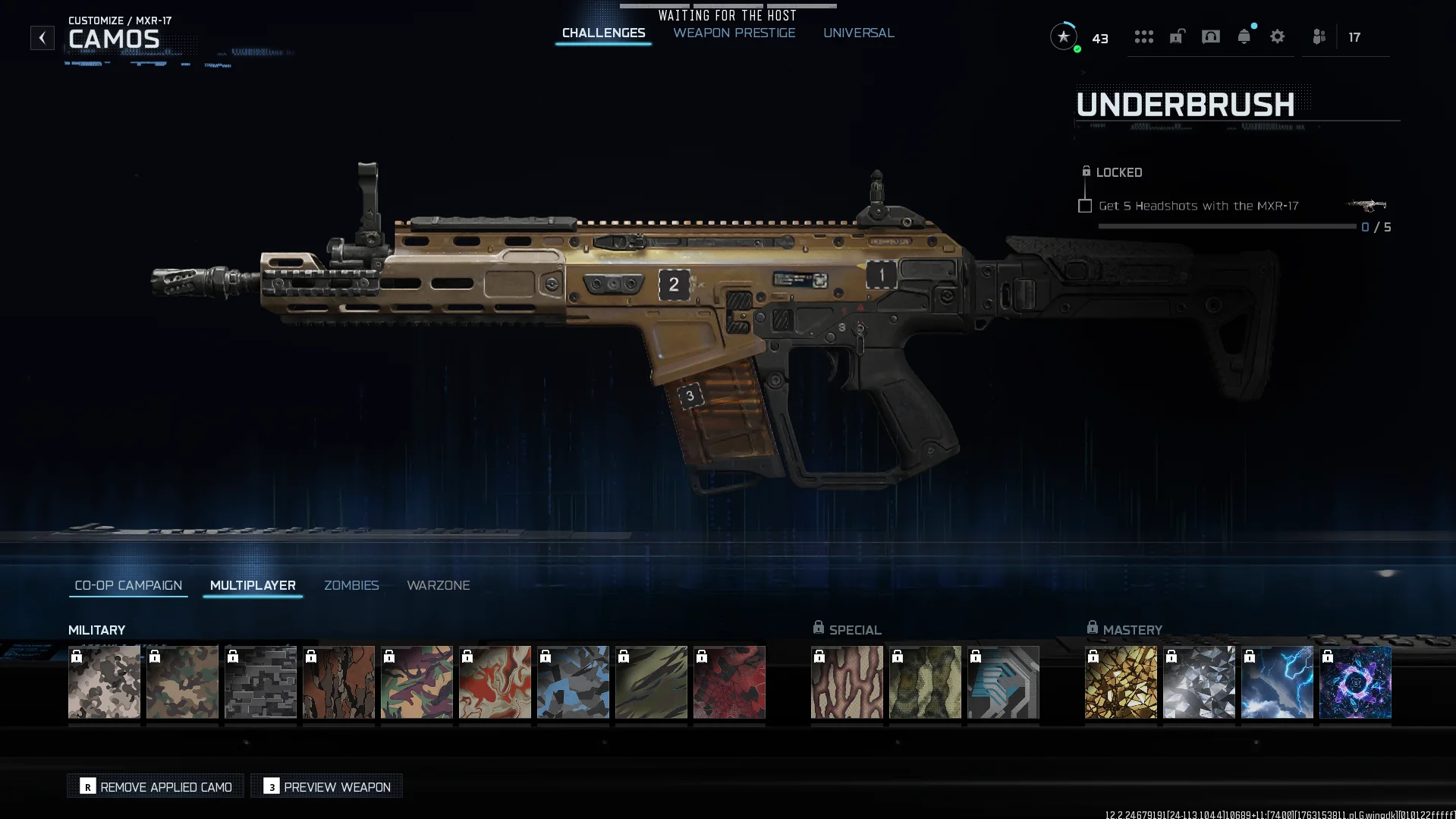The image size is (1456, 819).
Task: Select the grey digital pixel camo
Action: pyautogui.click(x=260, y=682)
